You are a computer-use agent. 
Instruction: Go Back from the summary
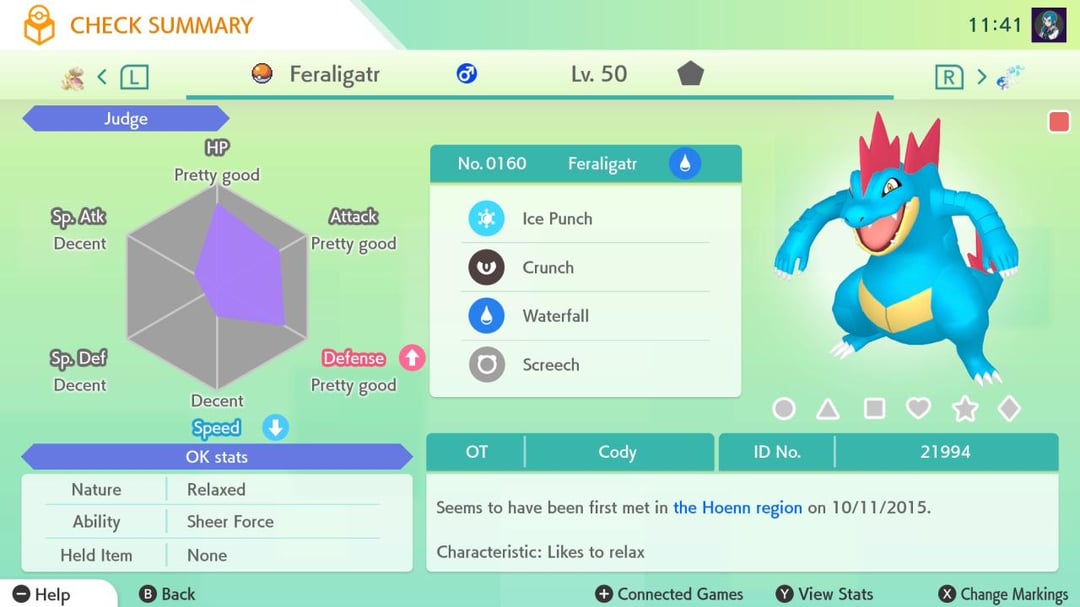point(168,594)
